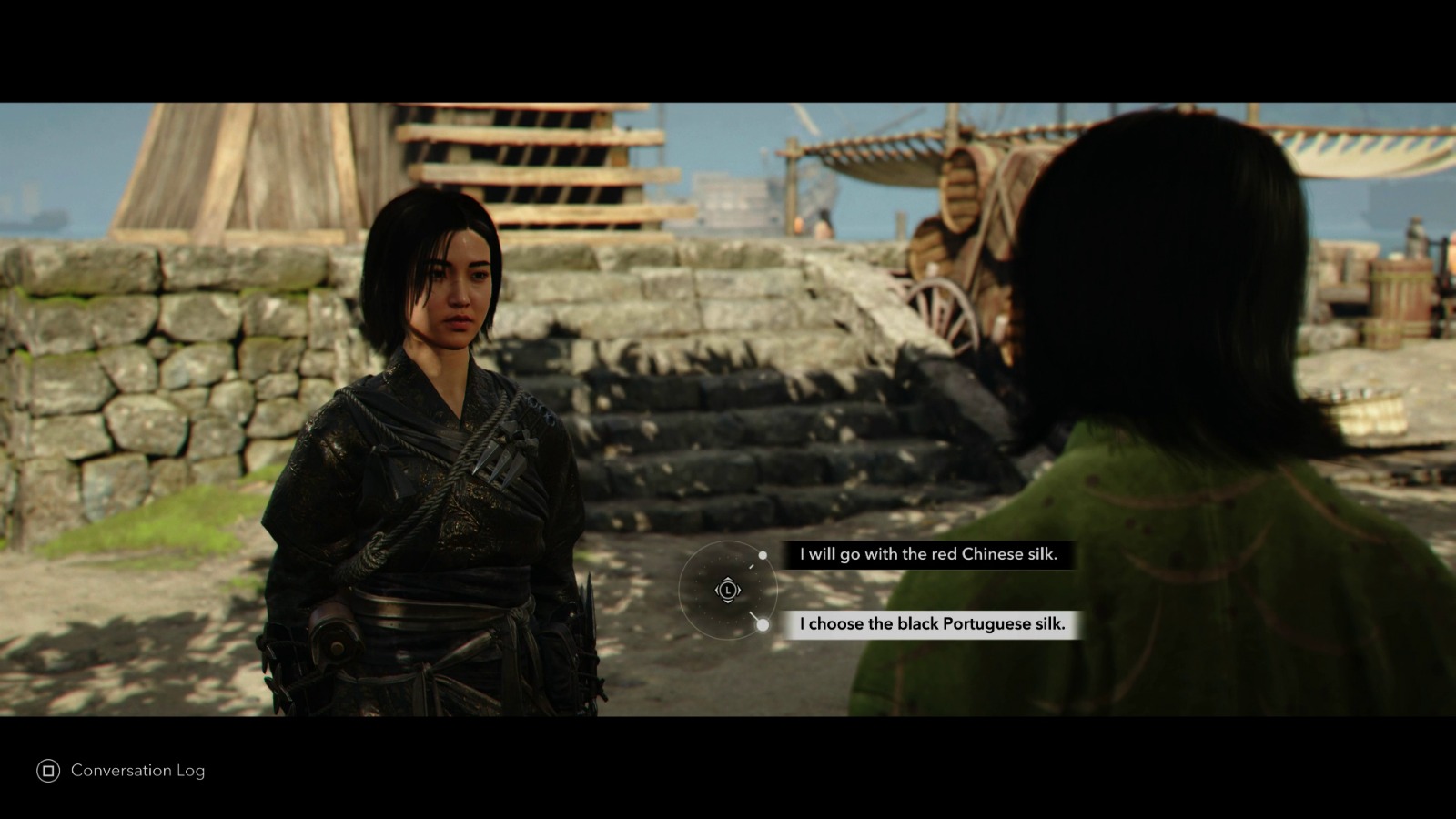
Task: Select "I will go with the red Chinese silk"
Action: pos(930,554)
